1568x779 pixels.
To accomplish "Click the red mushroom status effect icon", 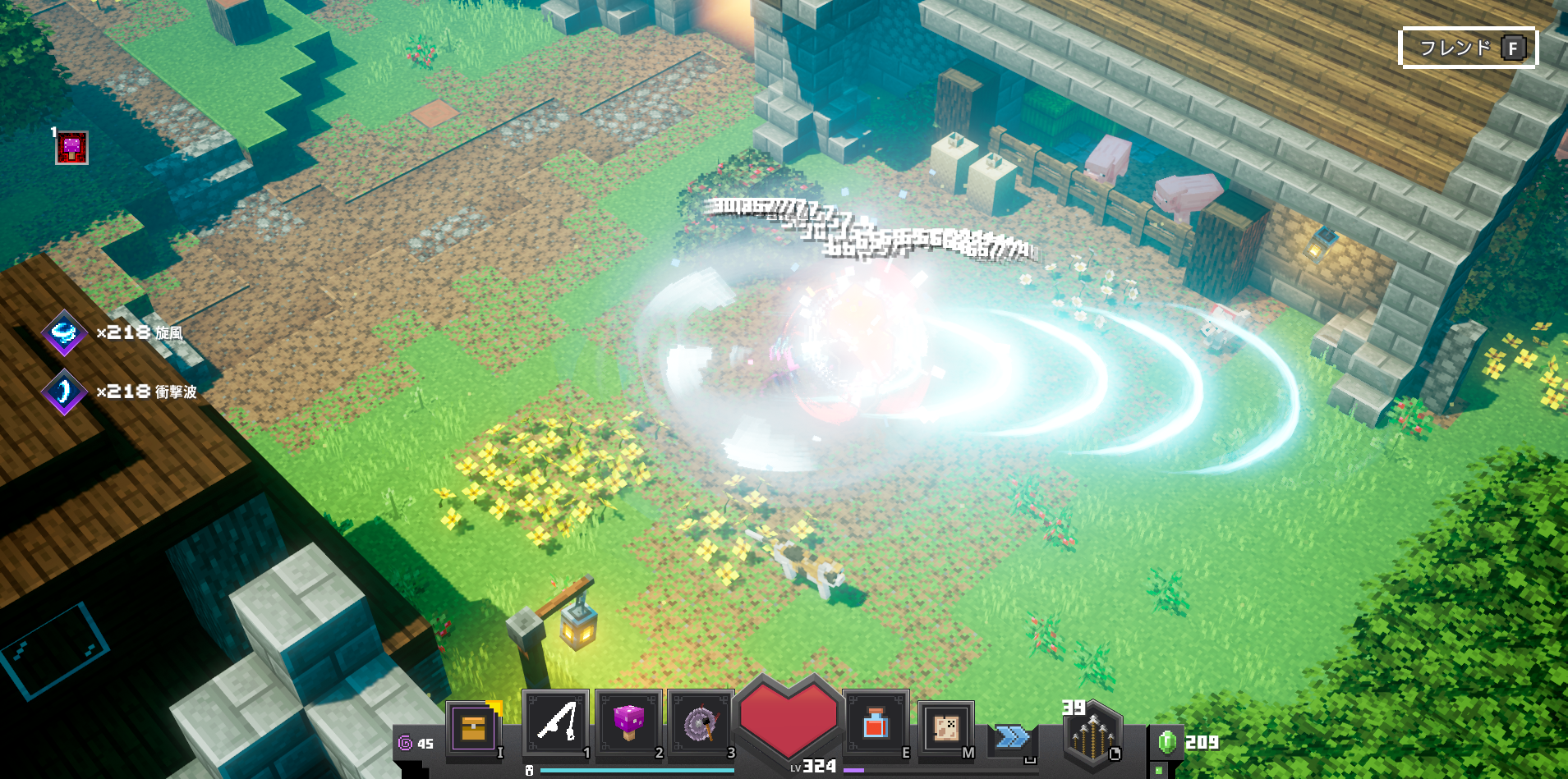I will (71, 148).
